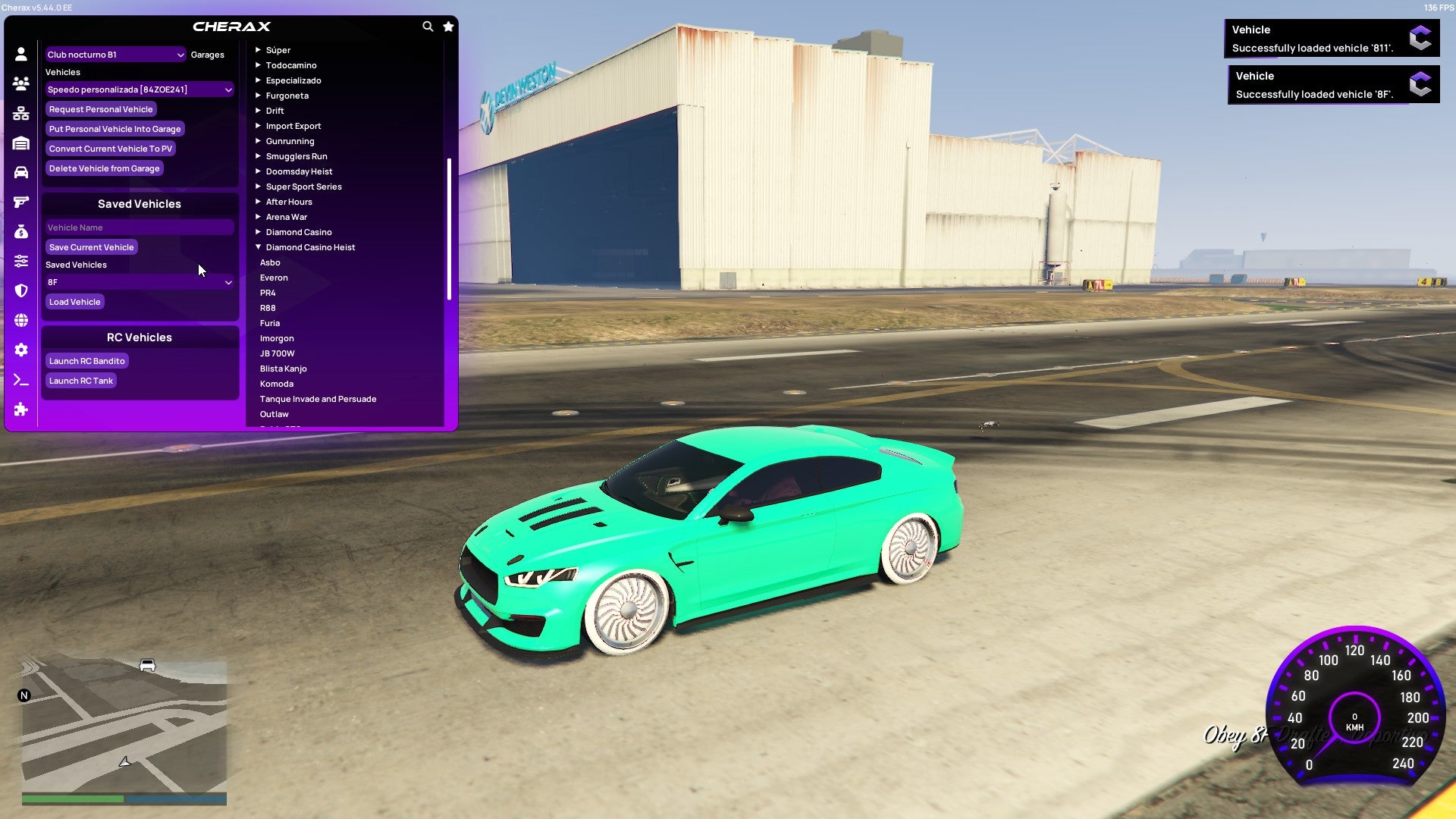
Task: Open the Speedo personalizada vehicle dropdown
Action: [x=140, y=89]
